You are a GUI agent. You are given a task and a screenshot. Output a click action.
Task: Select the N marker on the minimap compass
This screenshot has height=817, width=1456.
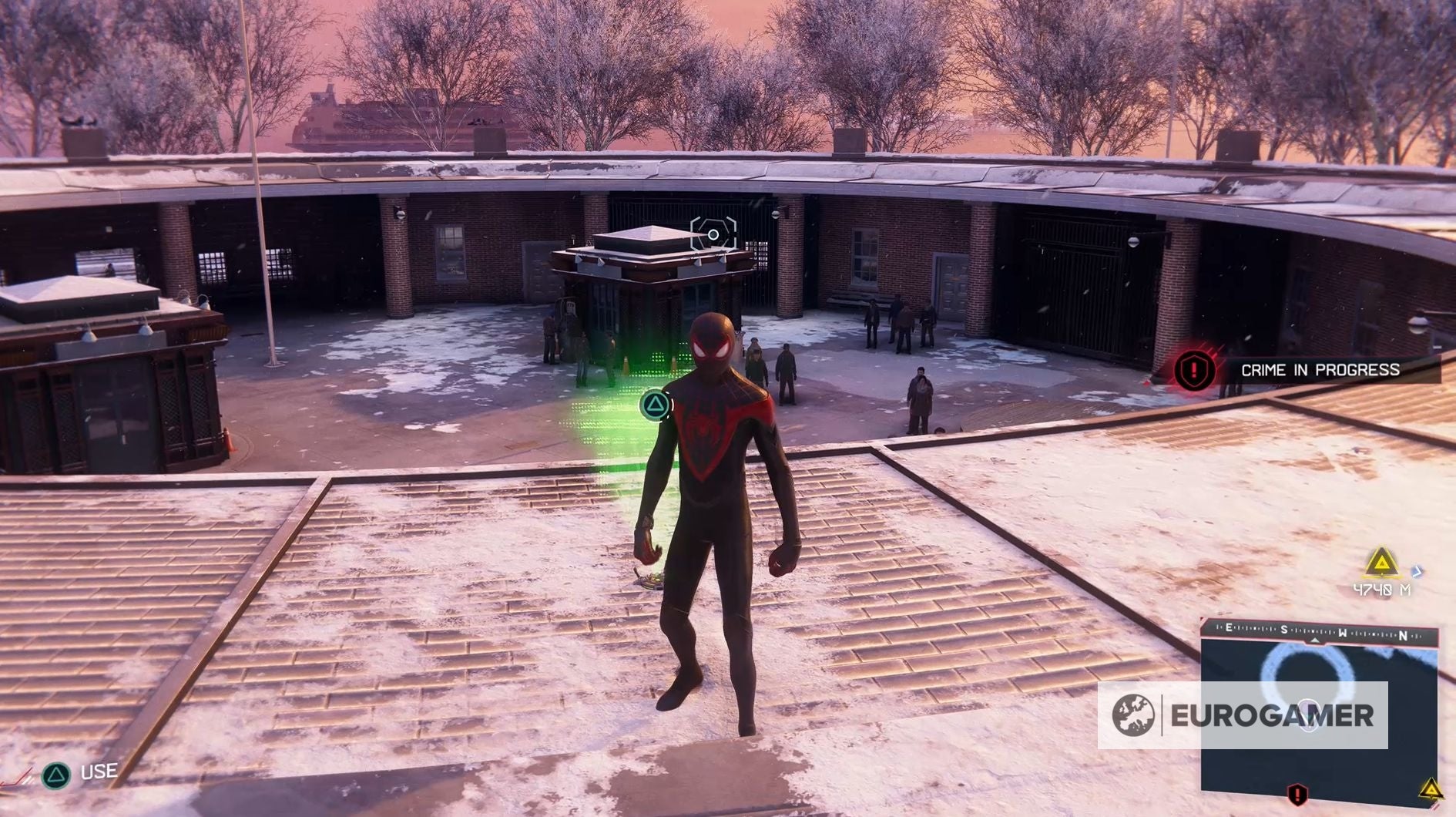pyautogui.click(x=1402, y=634)
